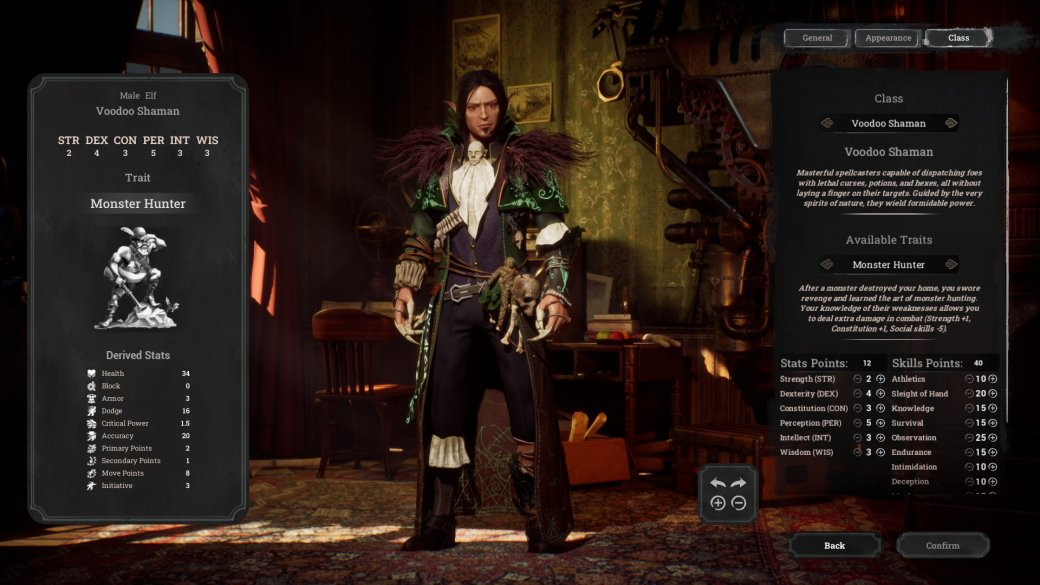
Task: Switch to the previous available trait
Action: (x=827, y=265)
